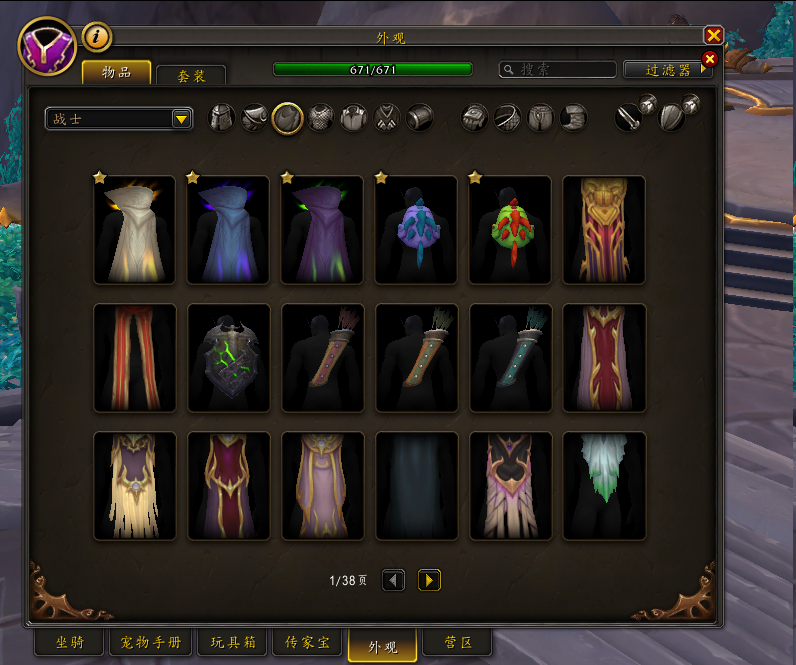
Task: Show the 传家宝 heirlooms tab
Action: pos(308,642)
